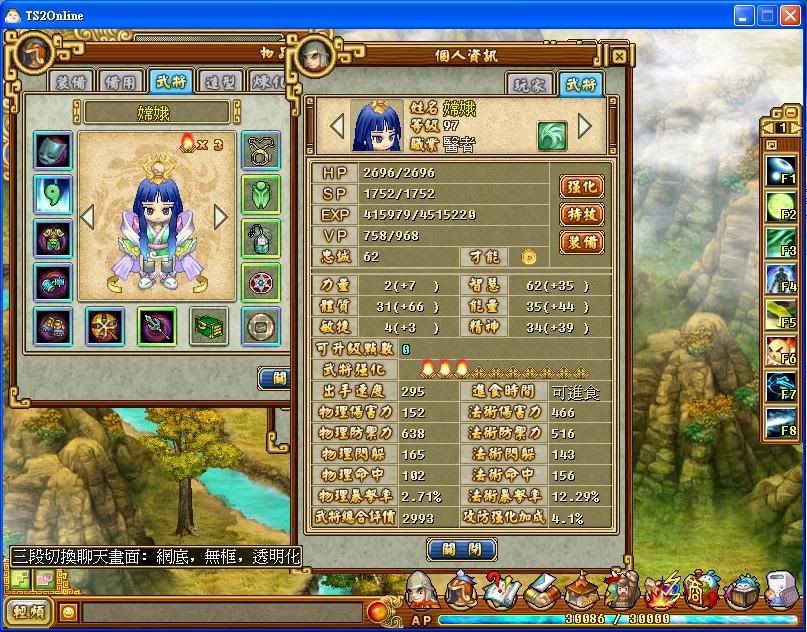Click the 裝備 button in stats panel
The image size is (807, 632).
581,242
